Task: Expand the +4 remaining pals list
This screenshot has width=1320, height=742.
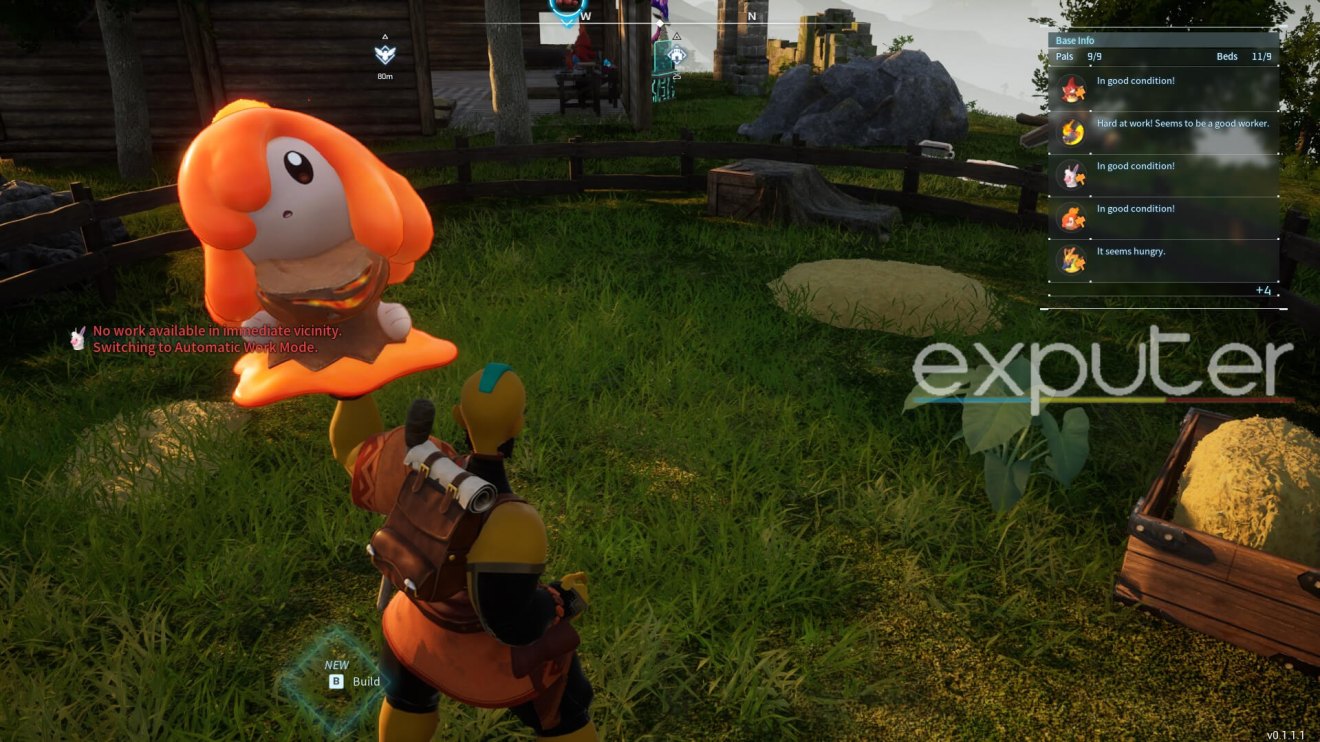Action: pos(1263,290)
